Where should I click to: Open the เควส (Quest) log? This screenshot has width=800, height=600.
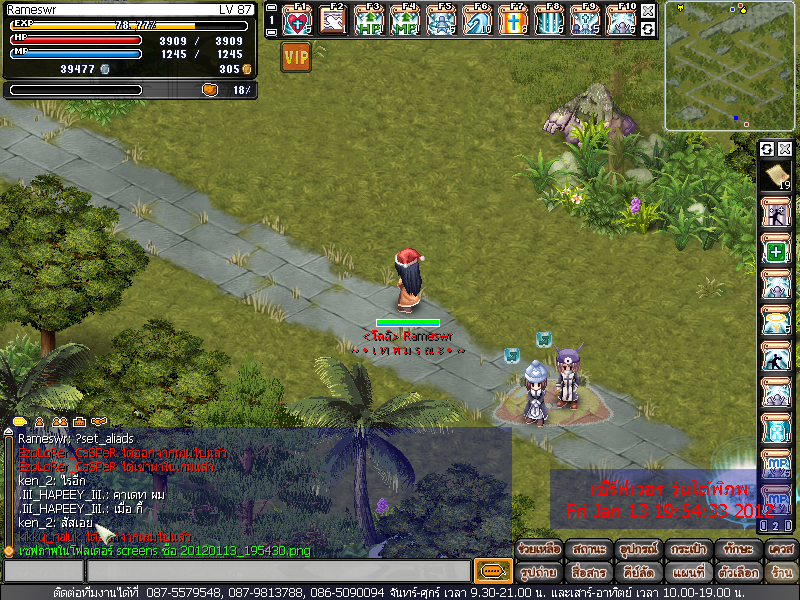[x=781, y=549]
